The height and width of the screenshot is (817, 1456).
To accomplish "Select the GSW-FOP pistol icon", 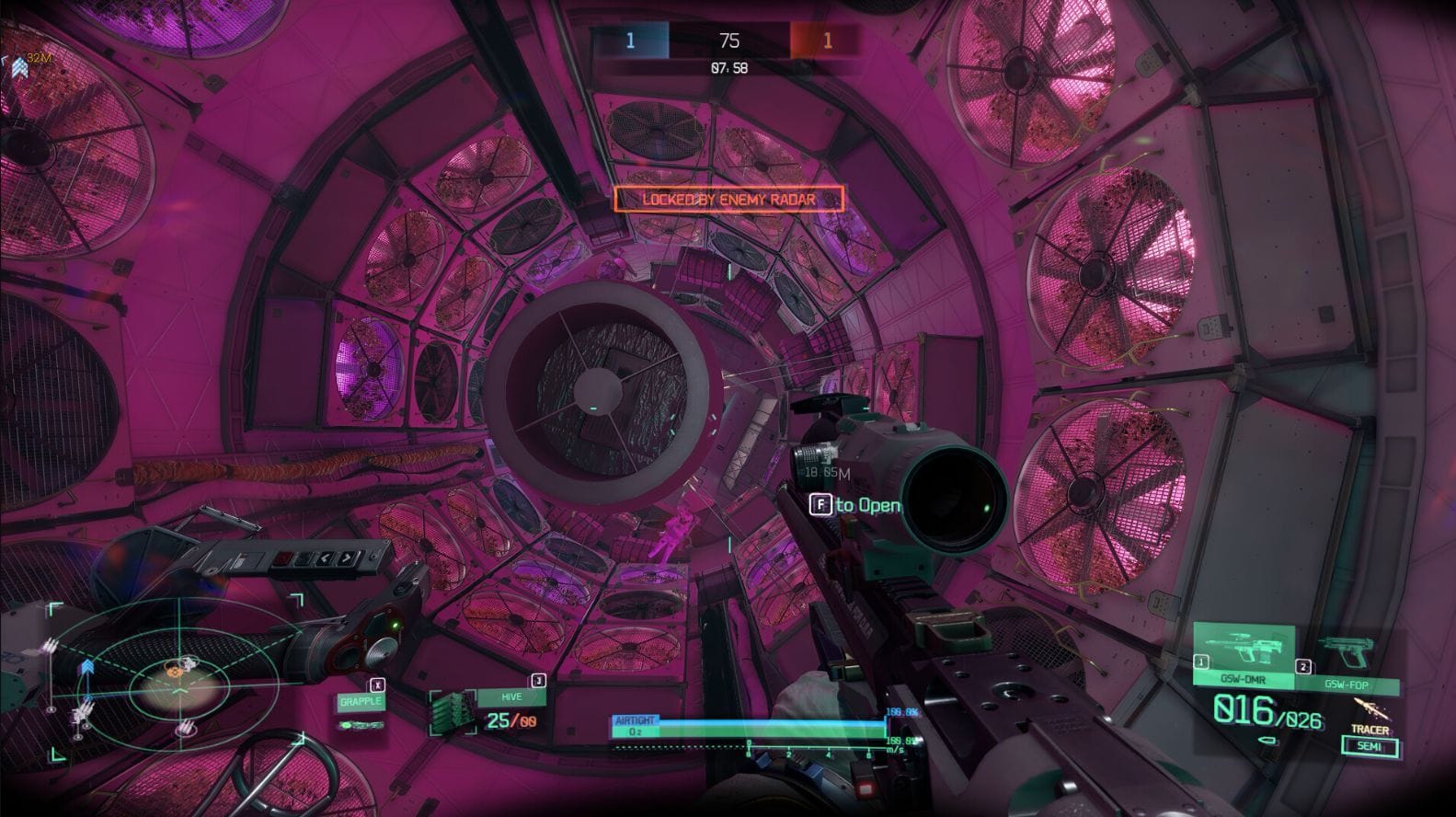I will [x=1348, y=650].
